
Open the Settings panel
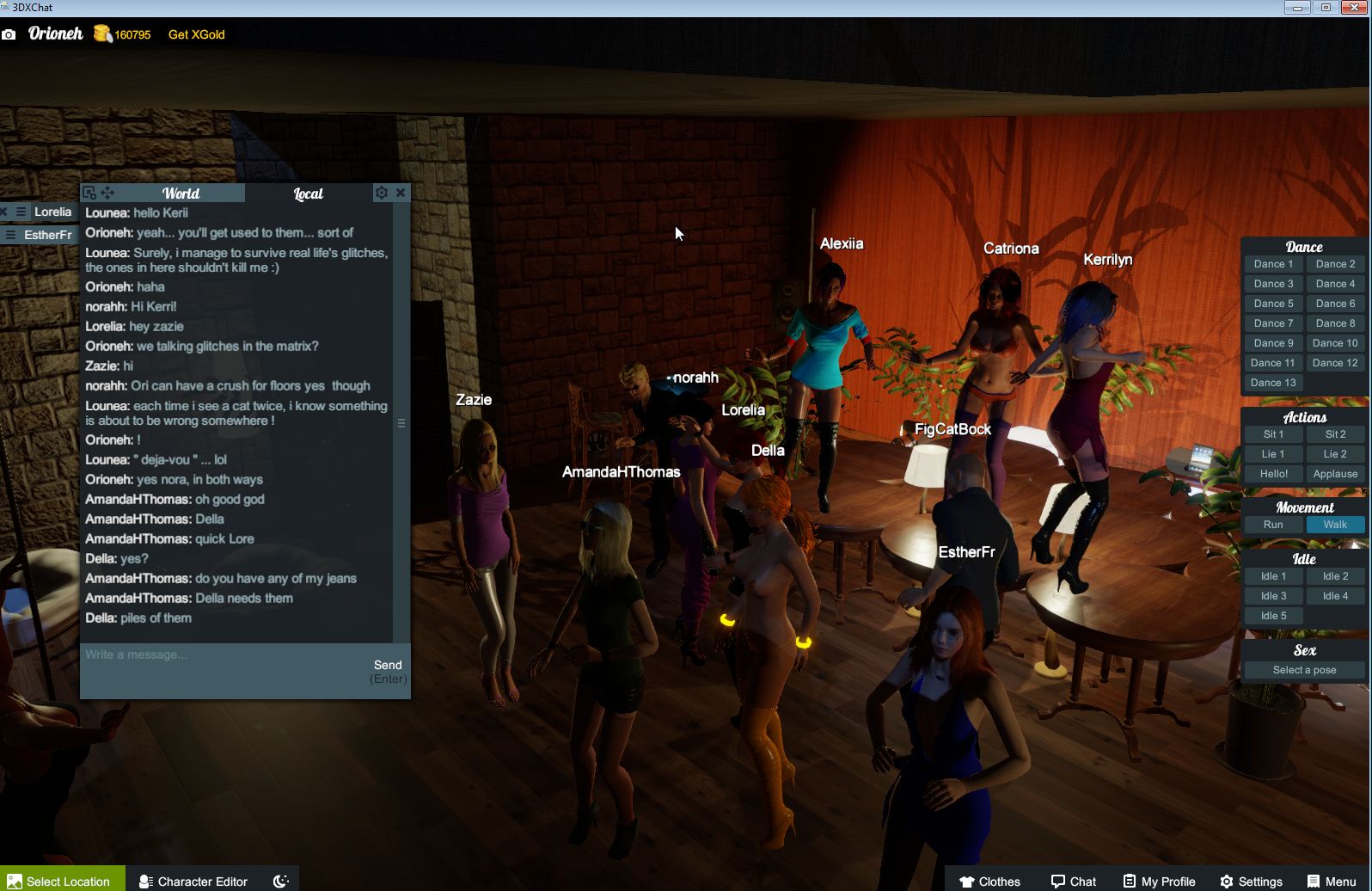[1251, 881]
